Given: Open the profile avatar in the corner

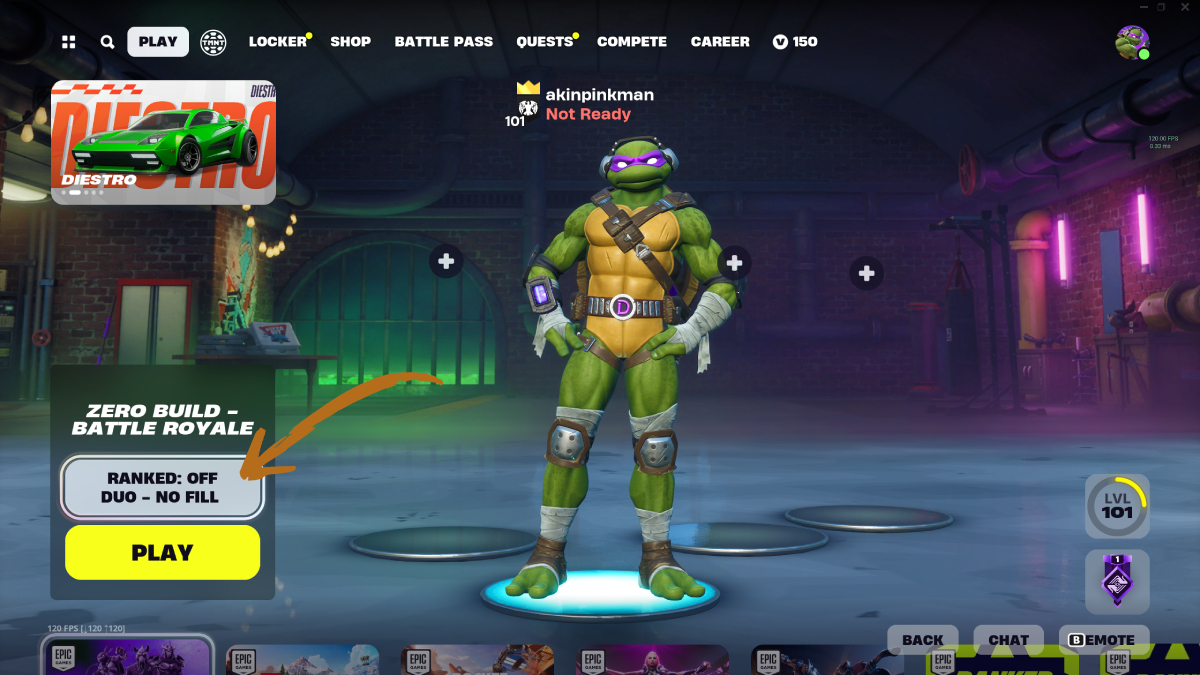Looking at the screenshot, I should (x=1132, y=42).
